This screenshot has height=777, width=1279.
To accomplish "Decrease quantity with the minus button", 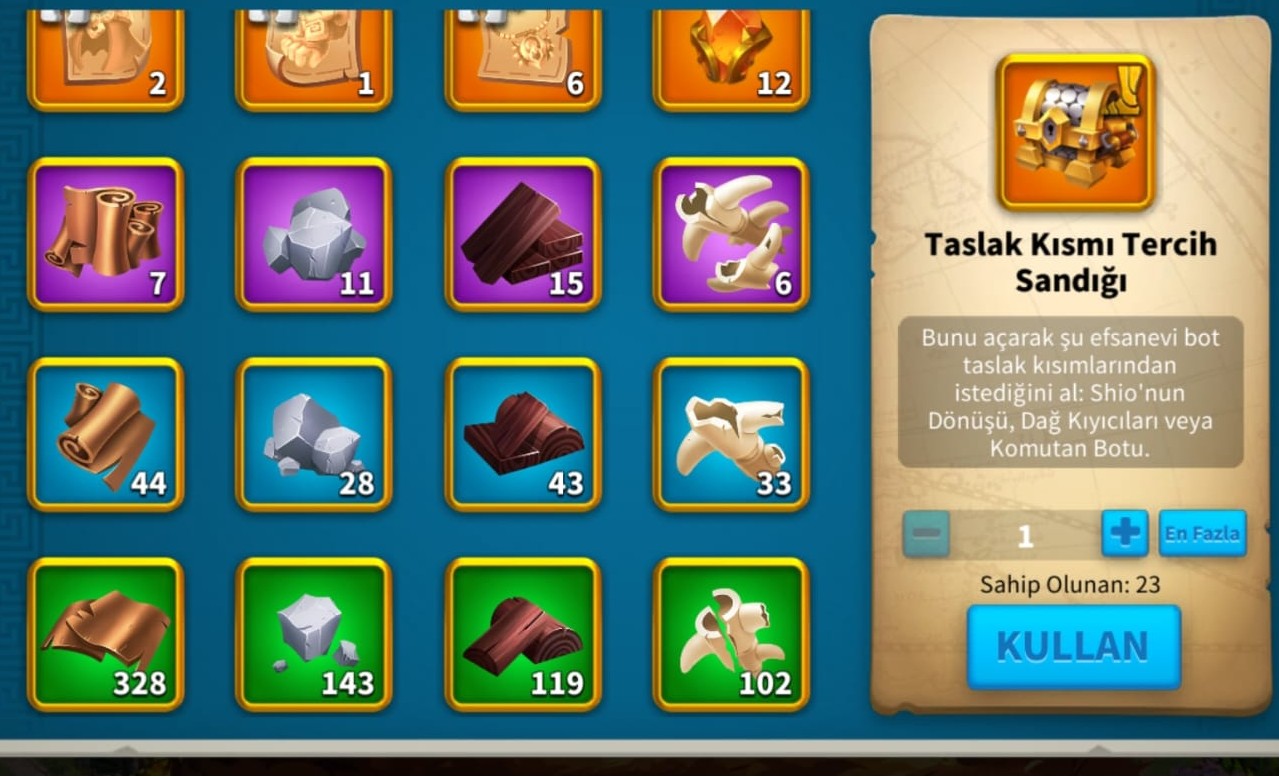I will point(926,533).
